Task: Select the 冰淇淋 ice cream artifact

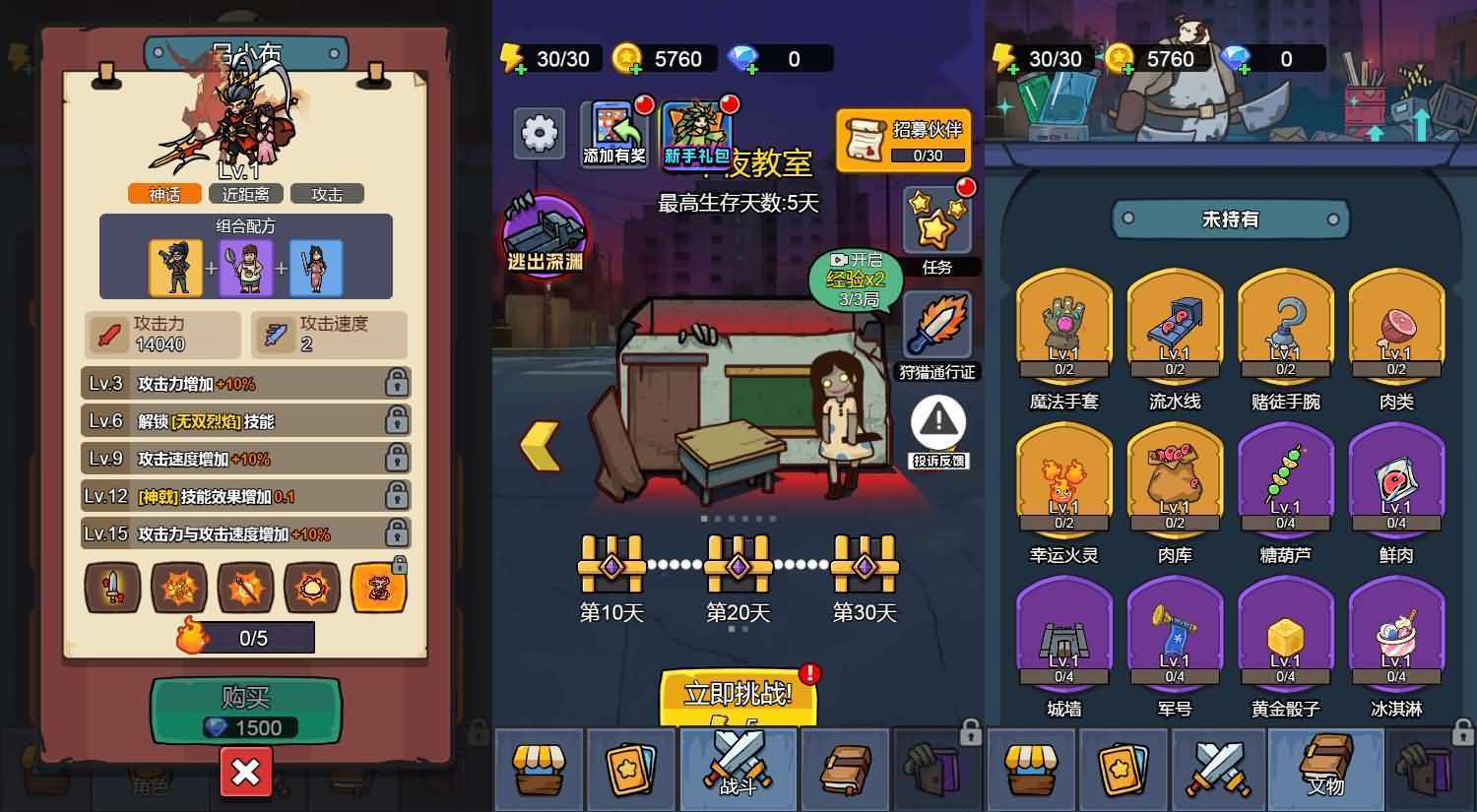Action: click(x=1395, y=640)
